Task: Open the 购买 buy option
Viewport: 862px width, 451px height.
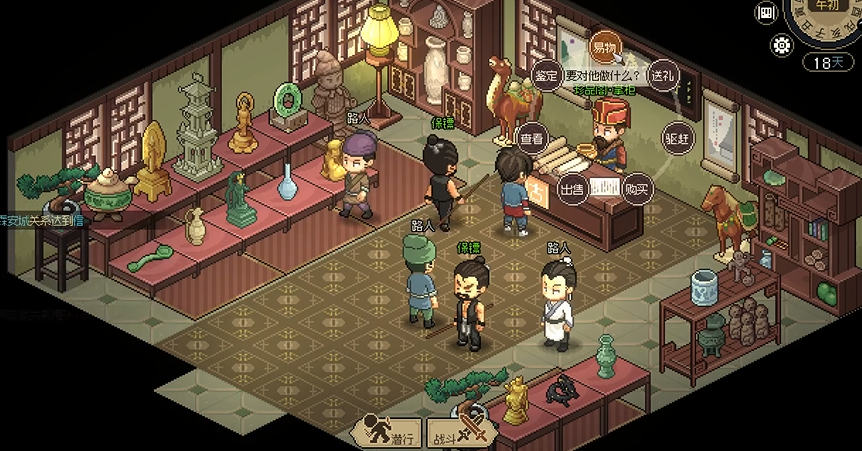Action: click(x=636, y=189)
